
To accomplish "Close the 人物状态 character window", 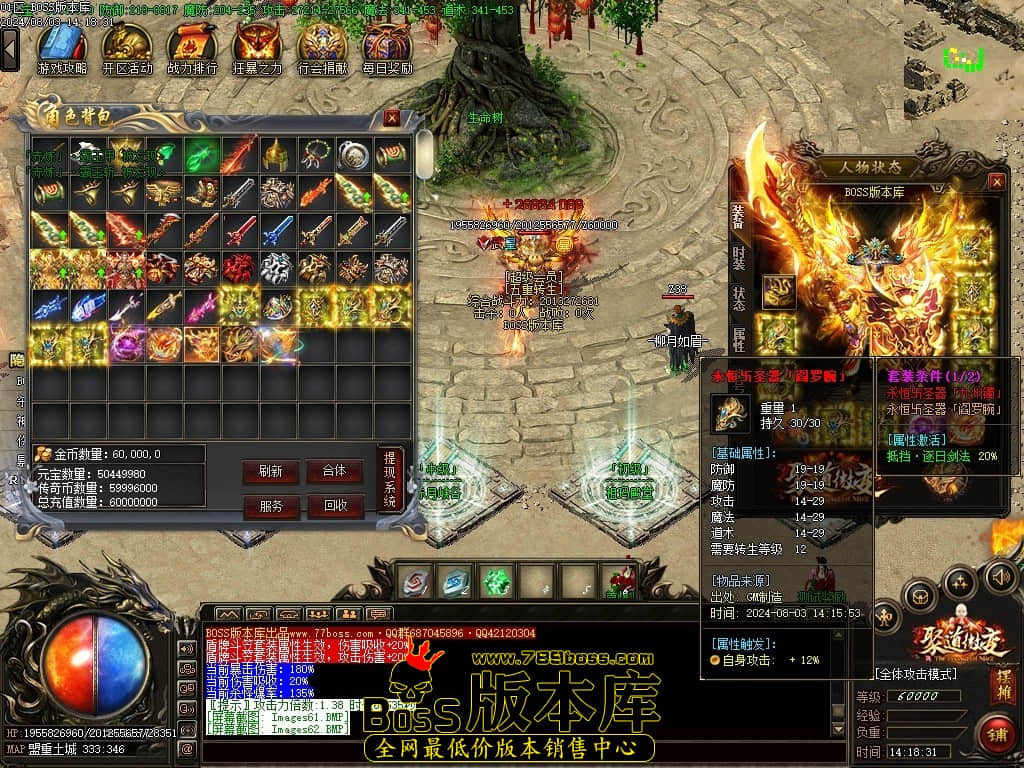I will tap(996, 181).
